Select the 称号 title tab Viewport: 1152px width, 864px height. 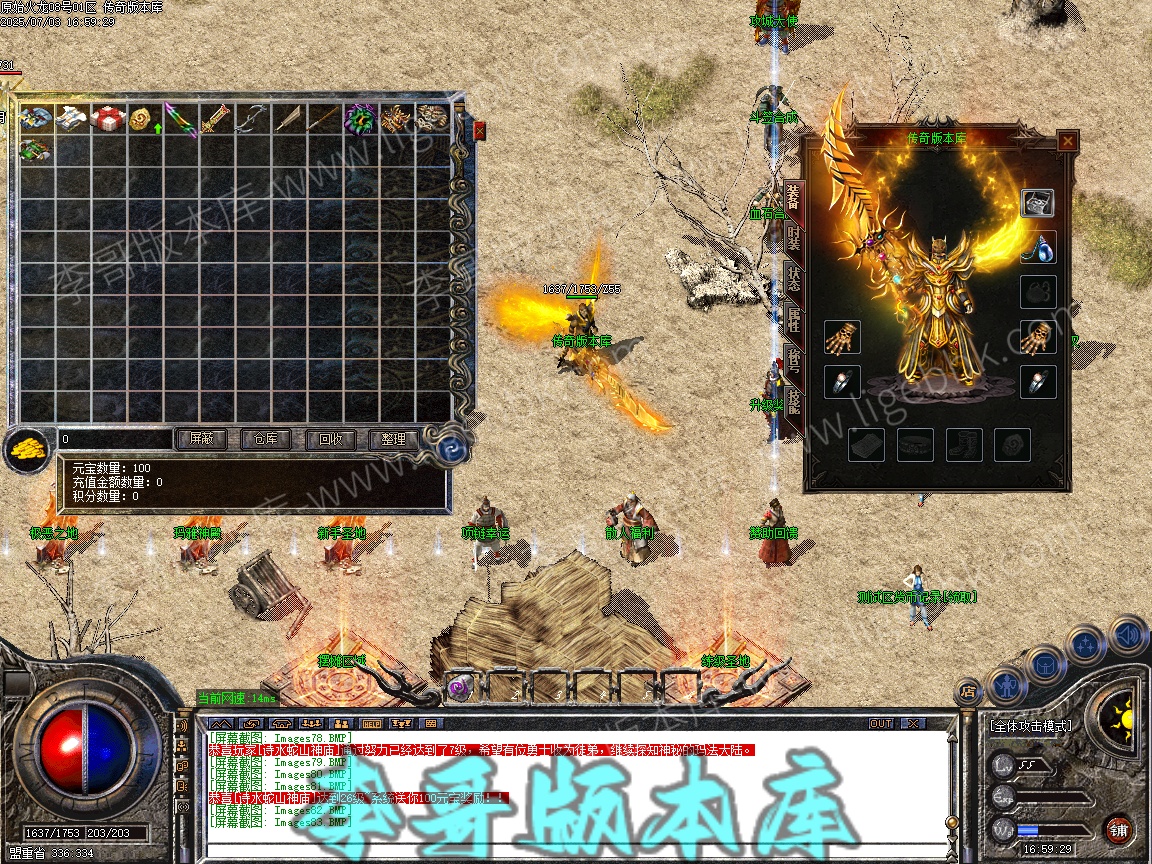click(792, 360)
